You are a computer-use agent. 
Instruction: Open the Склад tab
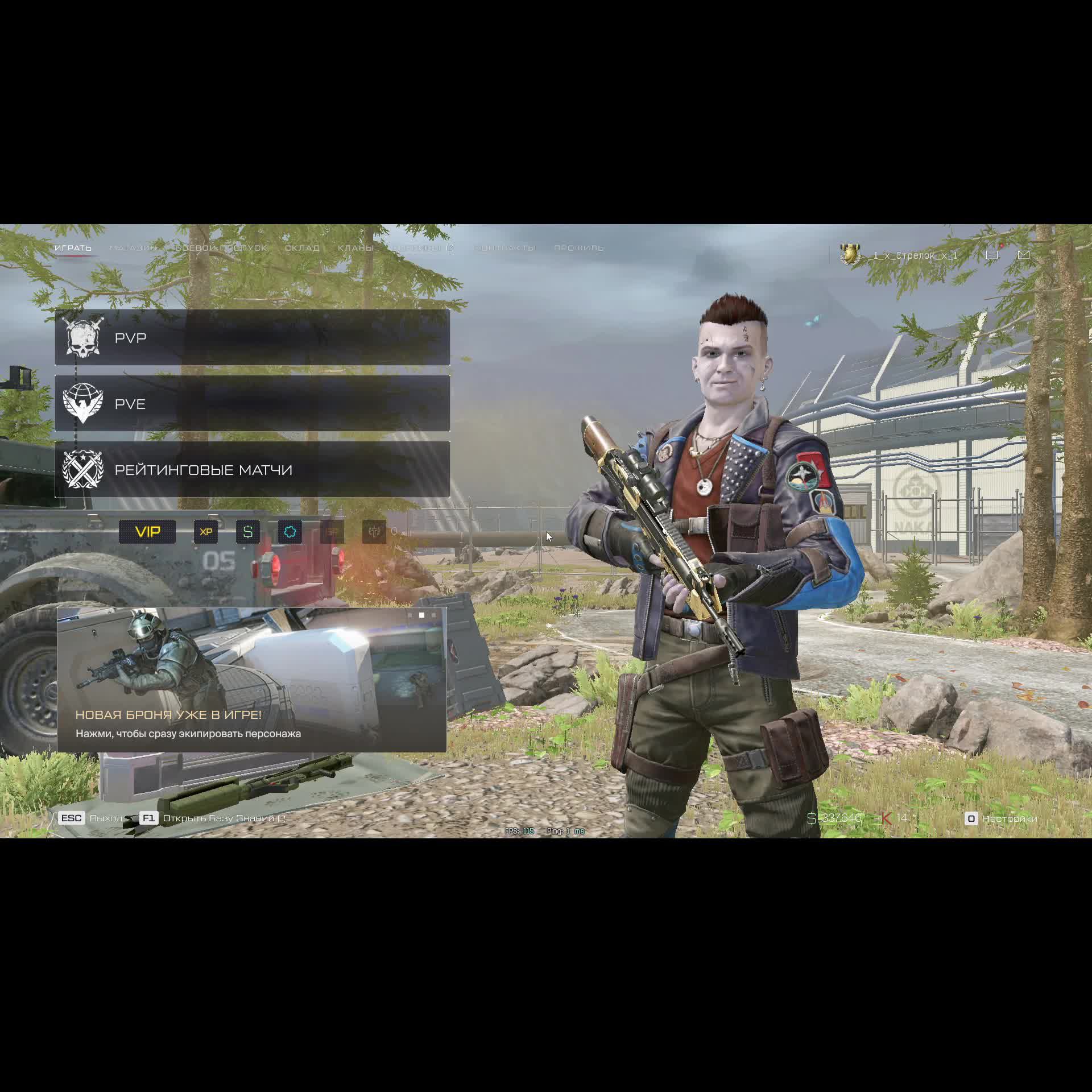302,248
